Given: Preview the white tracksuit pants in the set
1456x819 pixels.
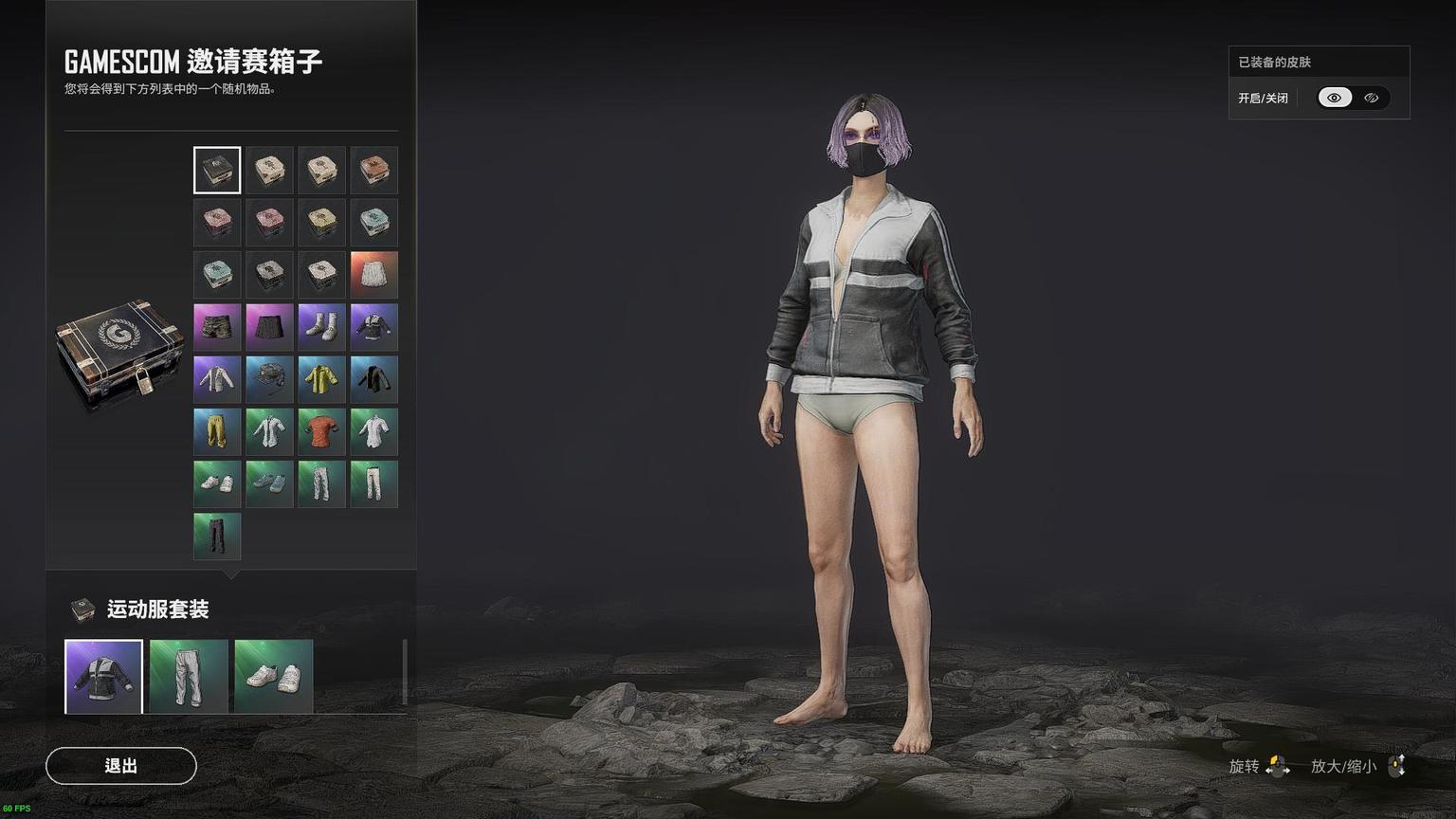Looking at the screenshot, I should tap(189, 676).
